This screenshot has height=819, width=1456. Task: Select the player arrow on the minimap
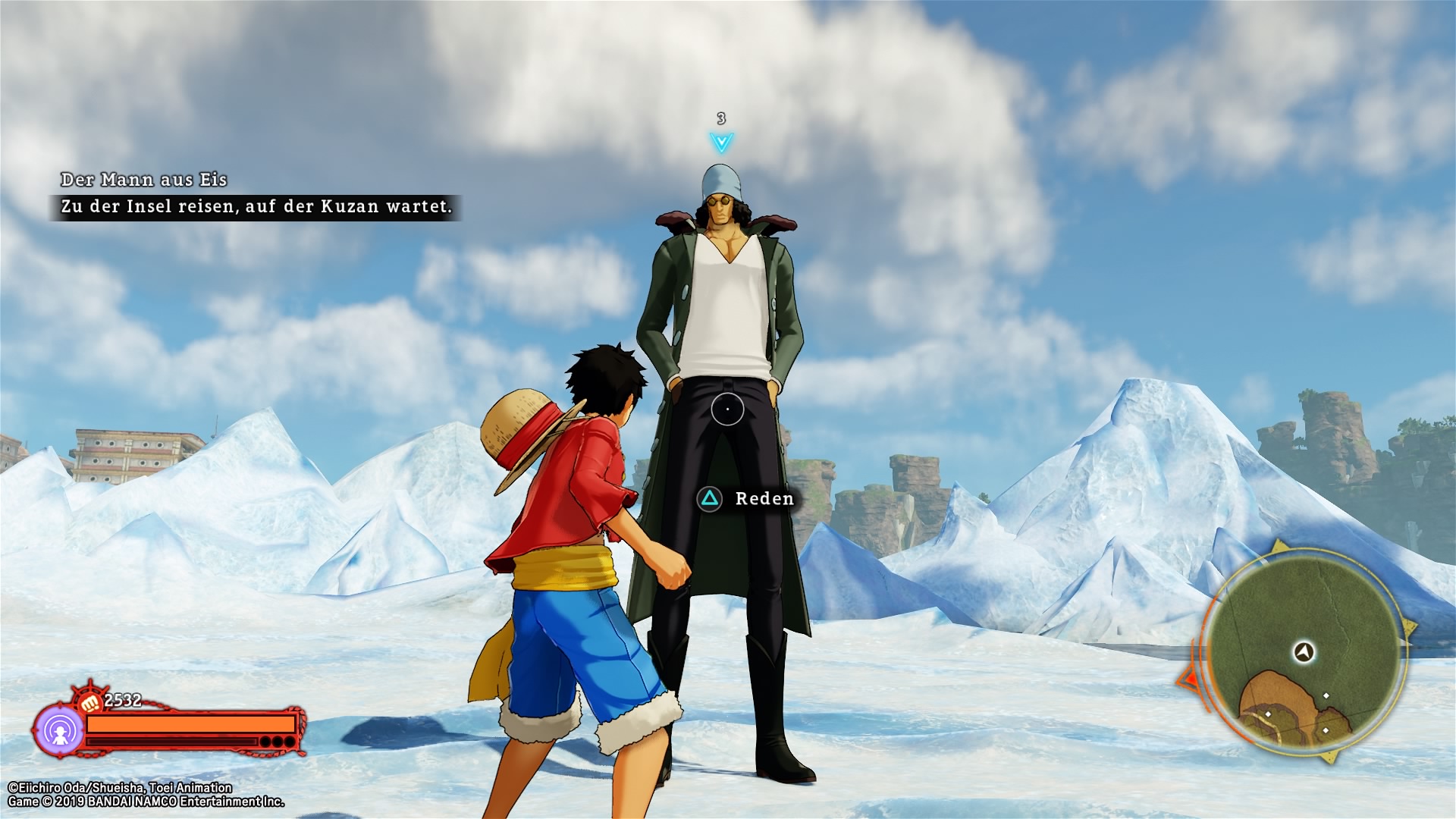1304,651
